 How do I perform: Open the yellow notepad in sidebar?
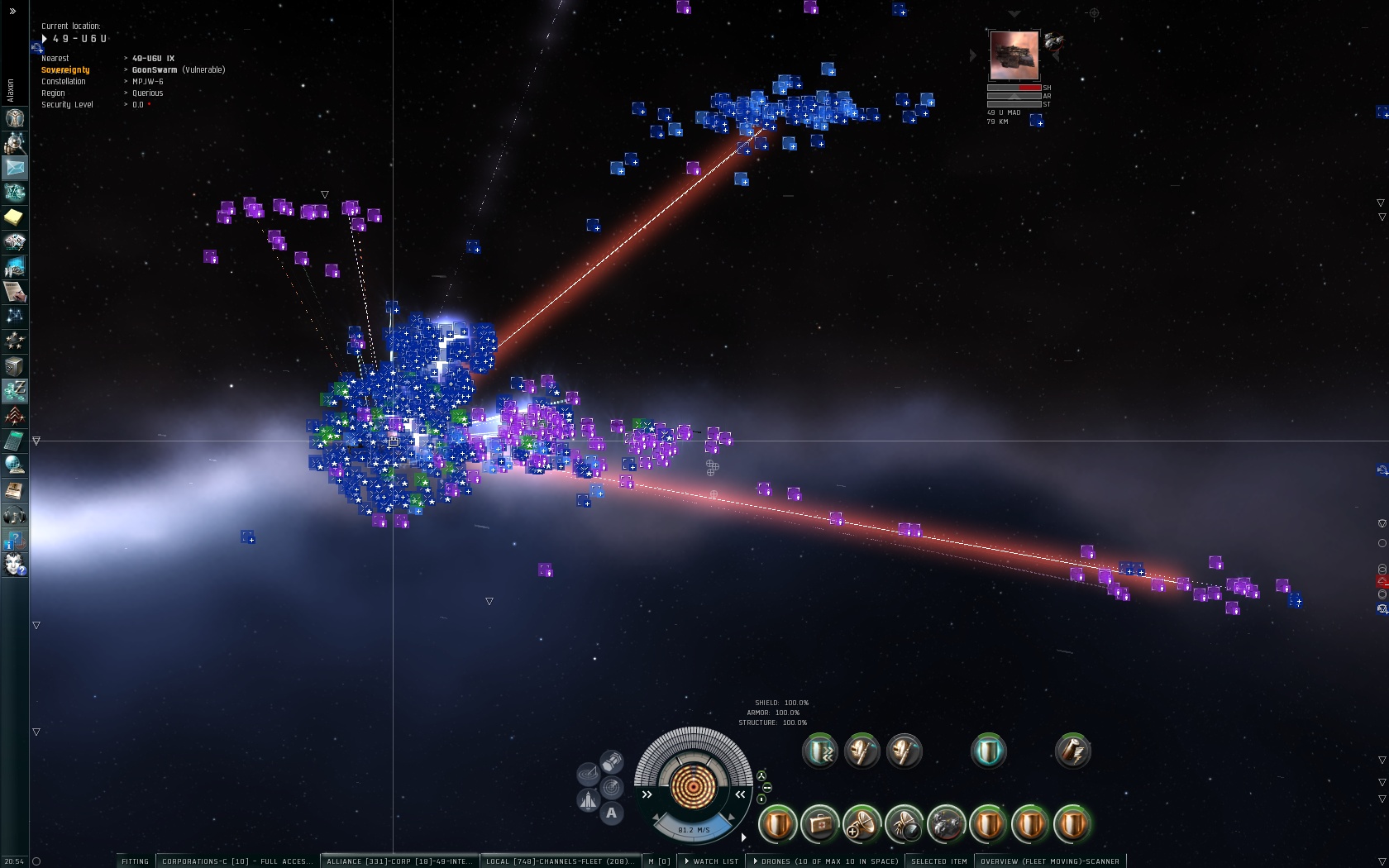pyautogui.click(x=15, y=217)
